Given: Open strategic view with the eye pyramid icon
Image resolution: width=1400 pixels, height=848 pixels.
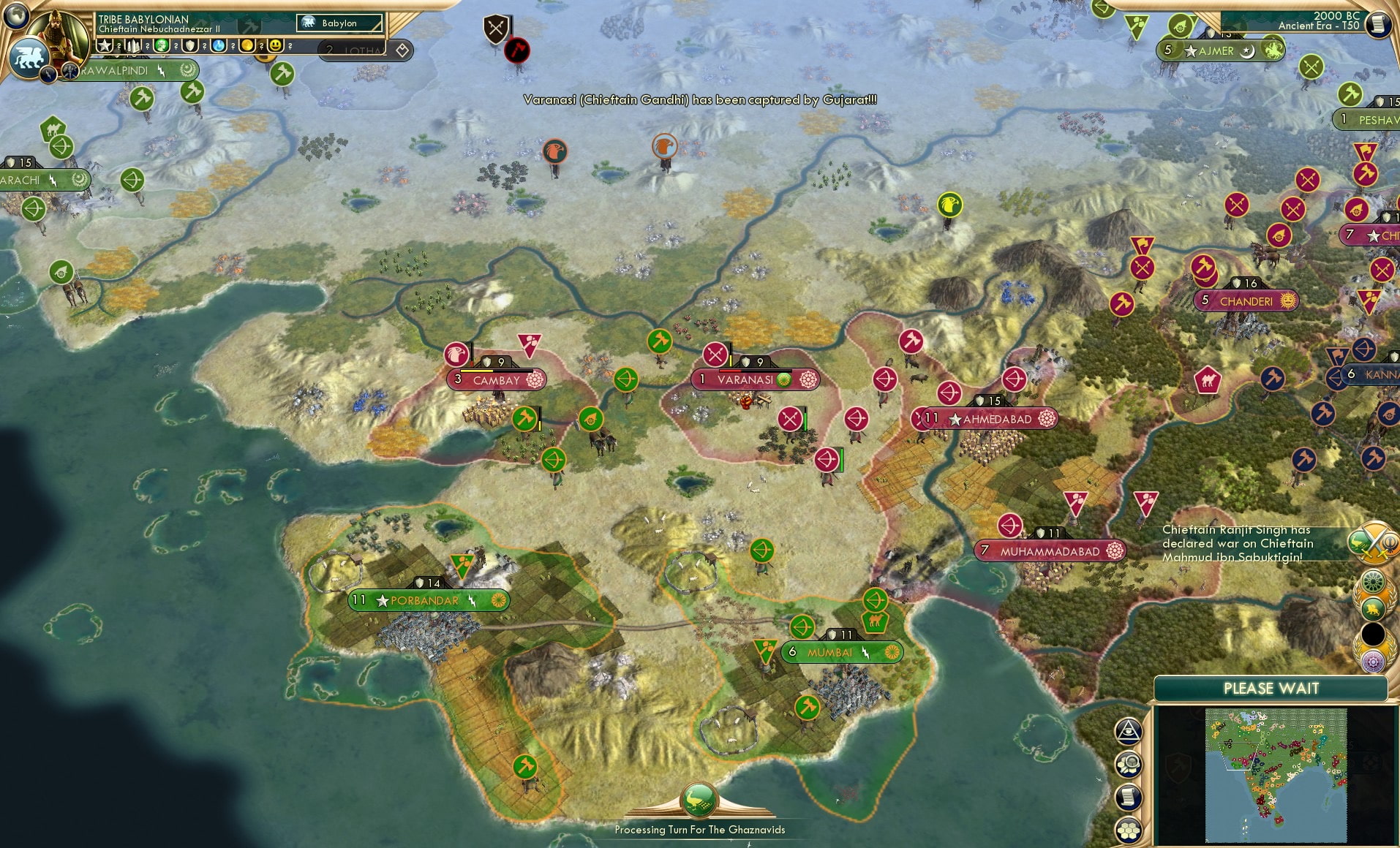Looking at the screenshot, I should [x=1129, y=730].
